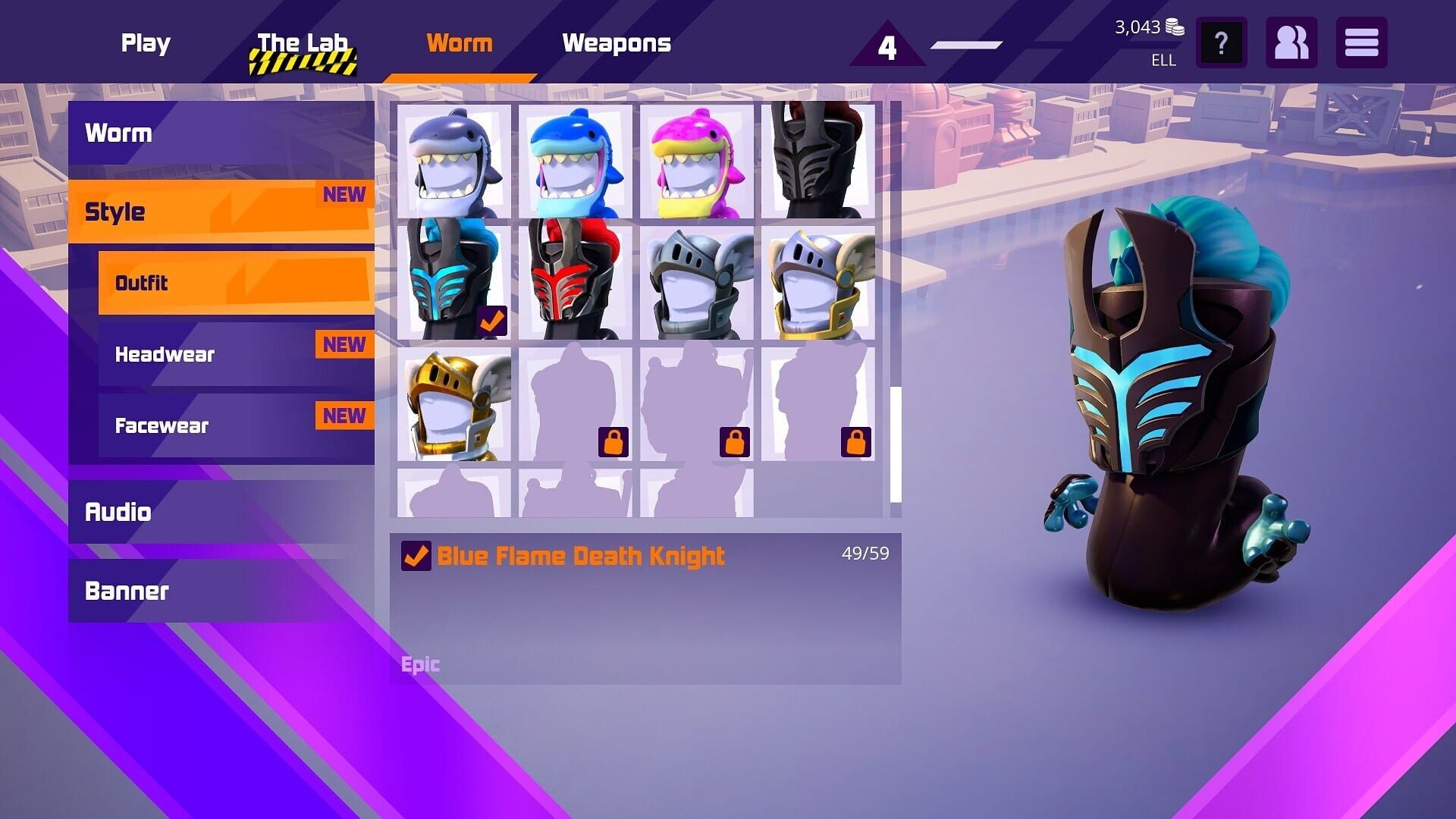Expand the Headwear category
1456x819 pixels.
tap(163, 354)
